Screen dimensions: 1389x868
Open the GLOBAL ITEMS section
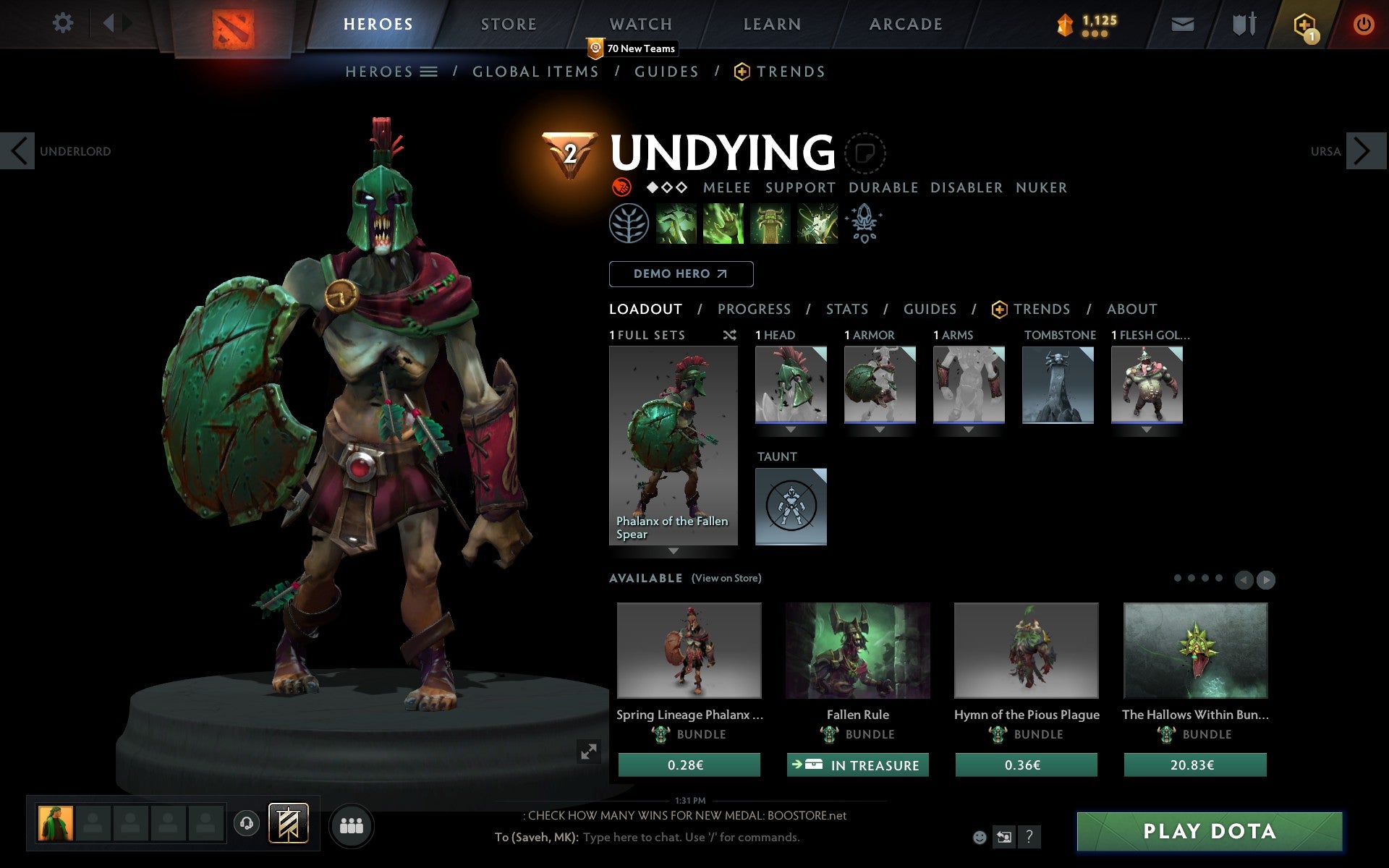pyautogui.click(x=535, y=72)
